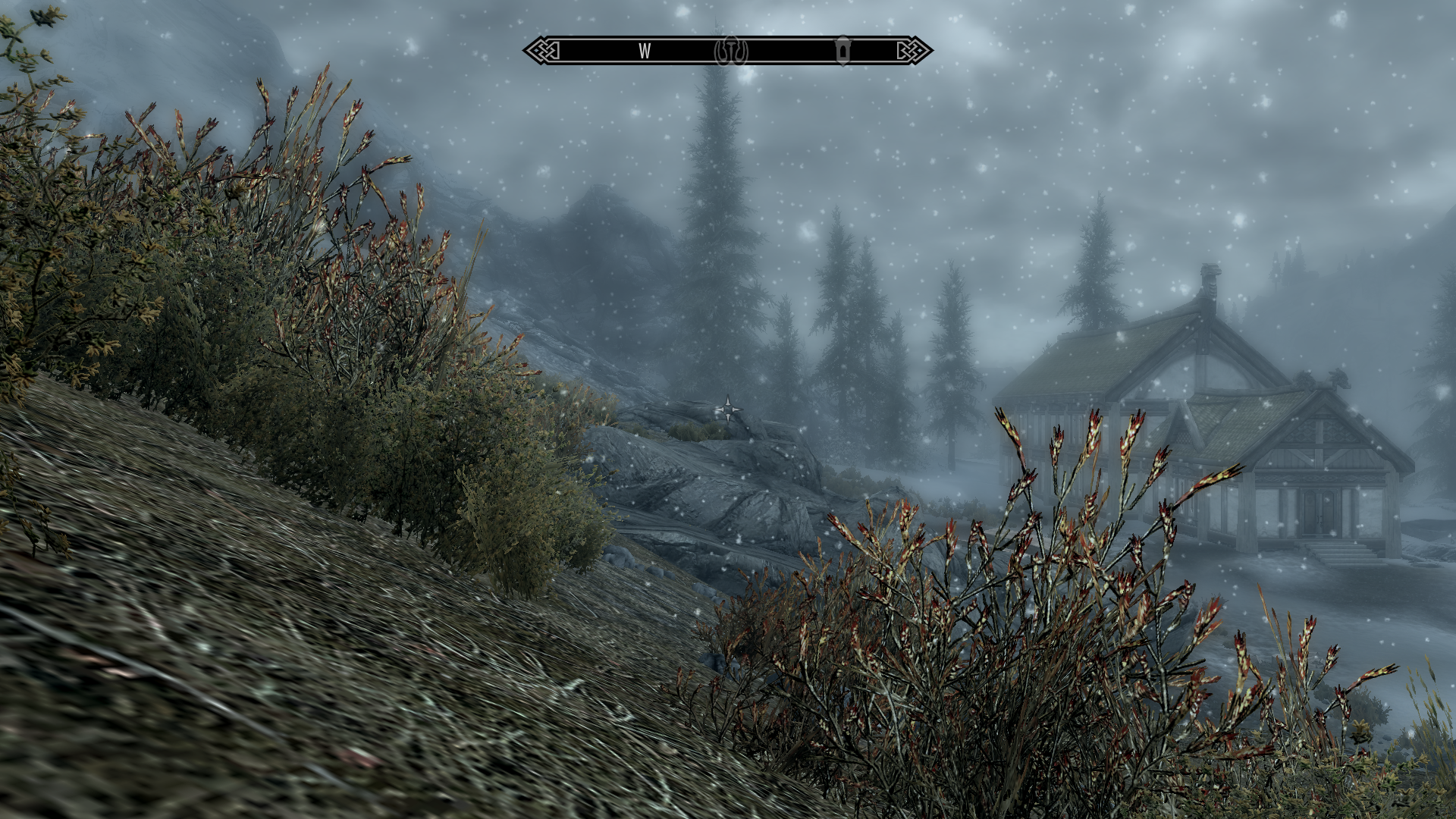The image size is (1456, 819).
Task: Click the center of the black compass bar
Action: coord(728,51)
